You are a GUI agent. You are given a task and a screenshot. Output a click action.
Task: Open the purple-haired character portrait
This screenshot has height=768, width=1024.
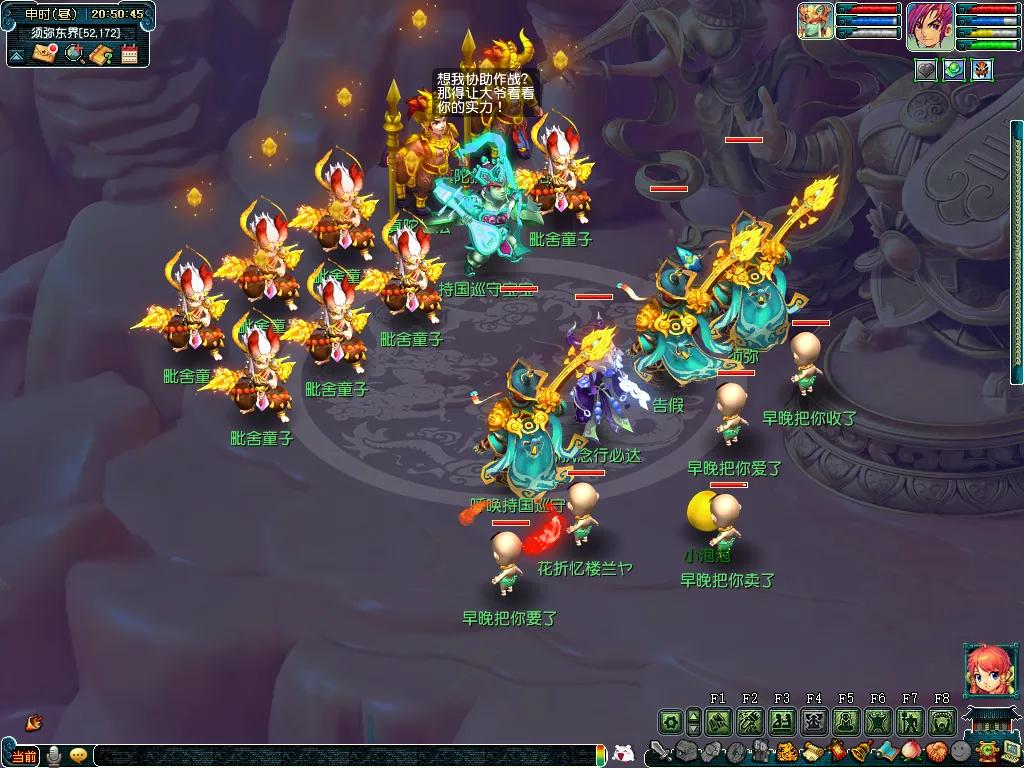(930, 25)
